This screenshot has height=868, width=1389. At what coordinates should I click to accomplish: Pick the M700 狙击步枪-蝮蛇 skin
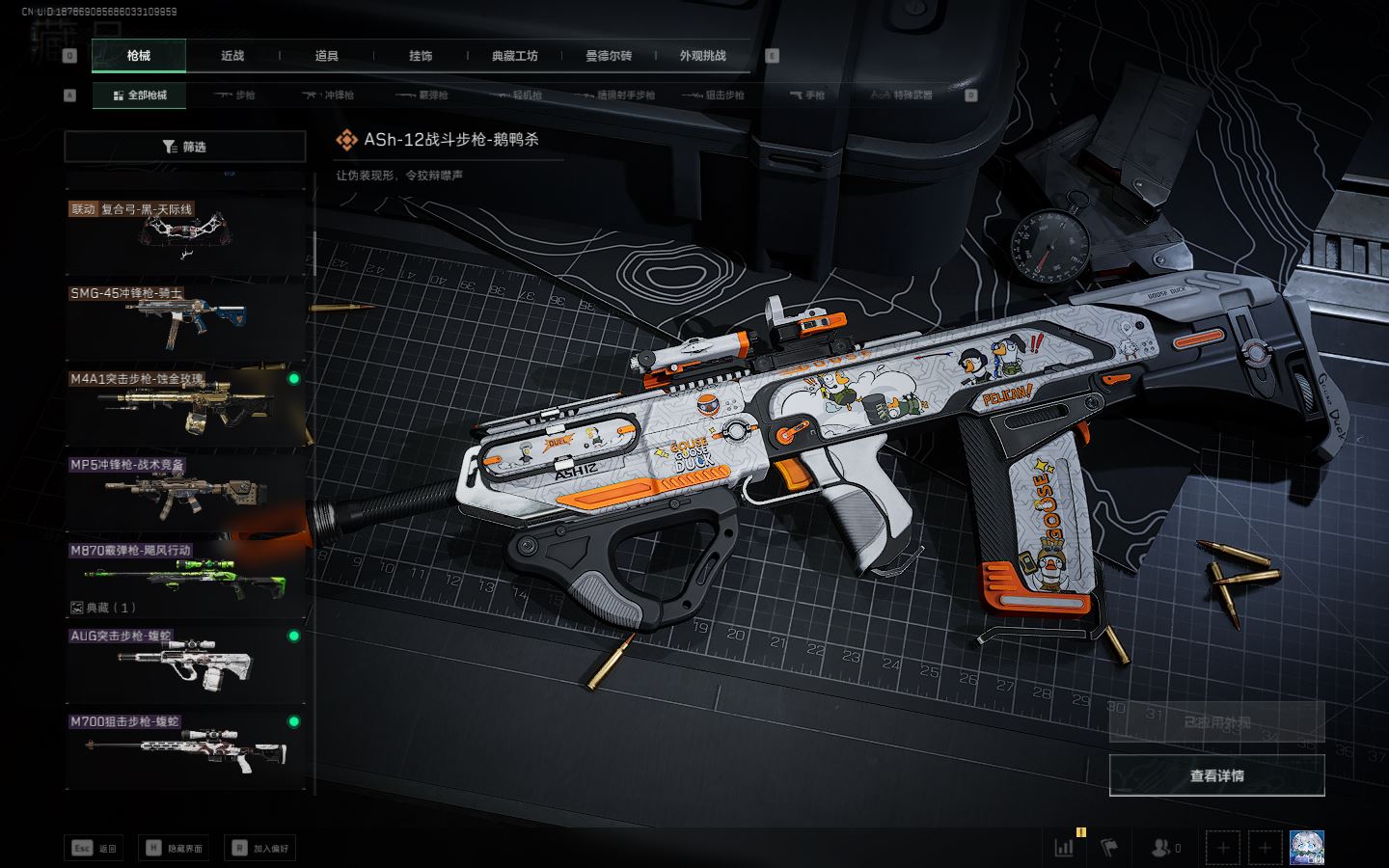(185, 749)
